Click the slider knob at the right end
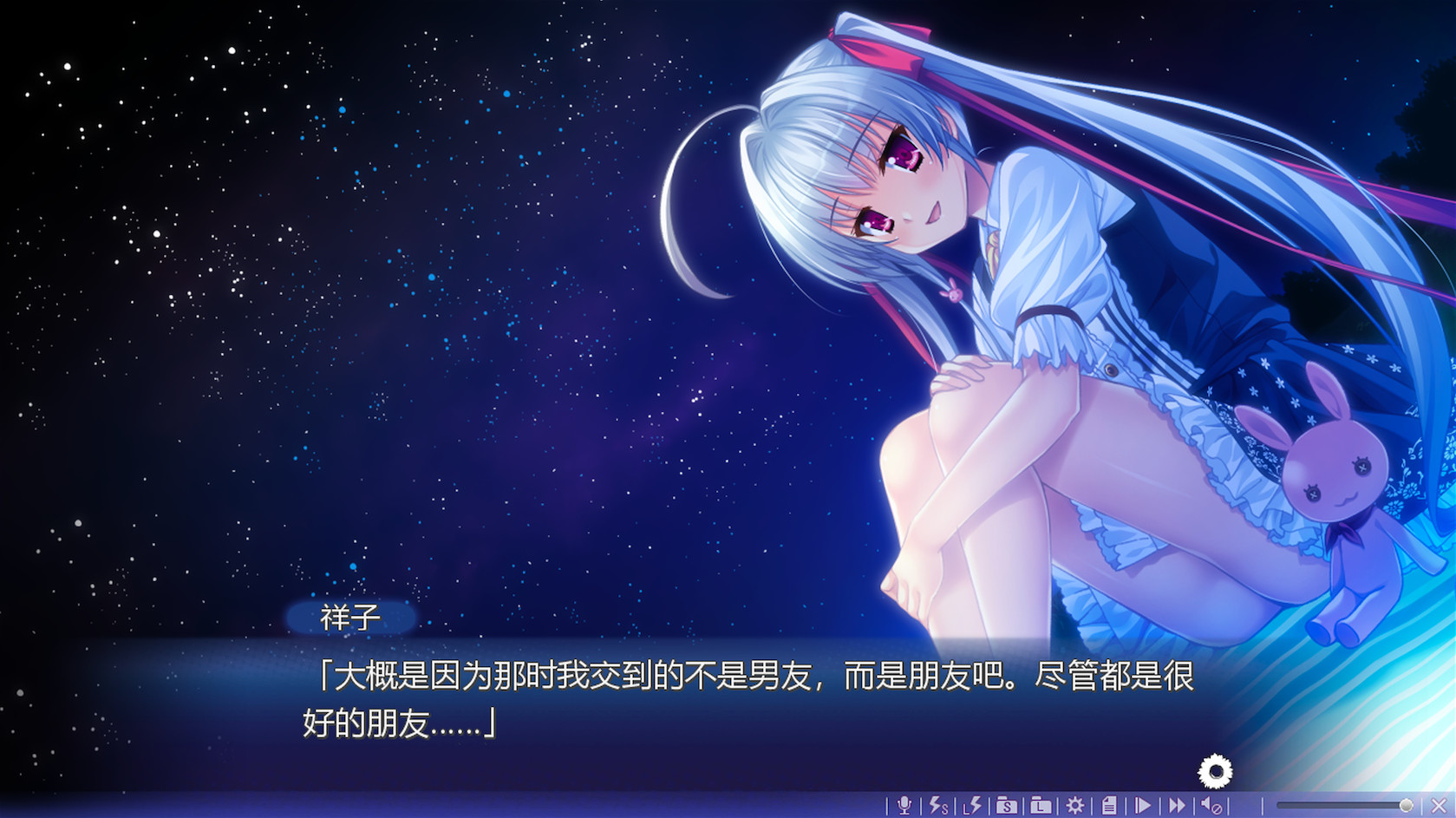 1406,805
